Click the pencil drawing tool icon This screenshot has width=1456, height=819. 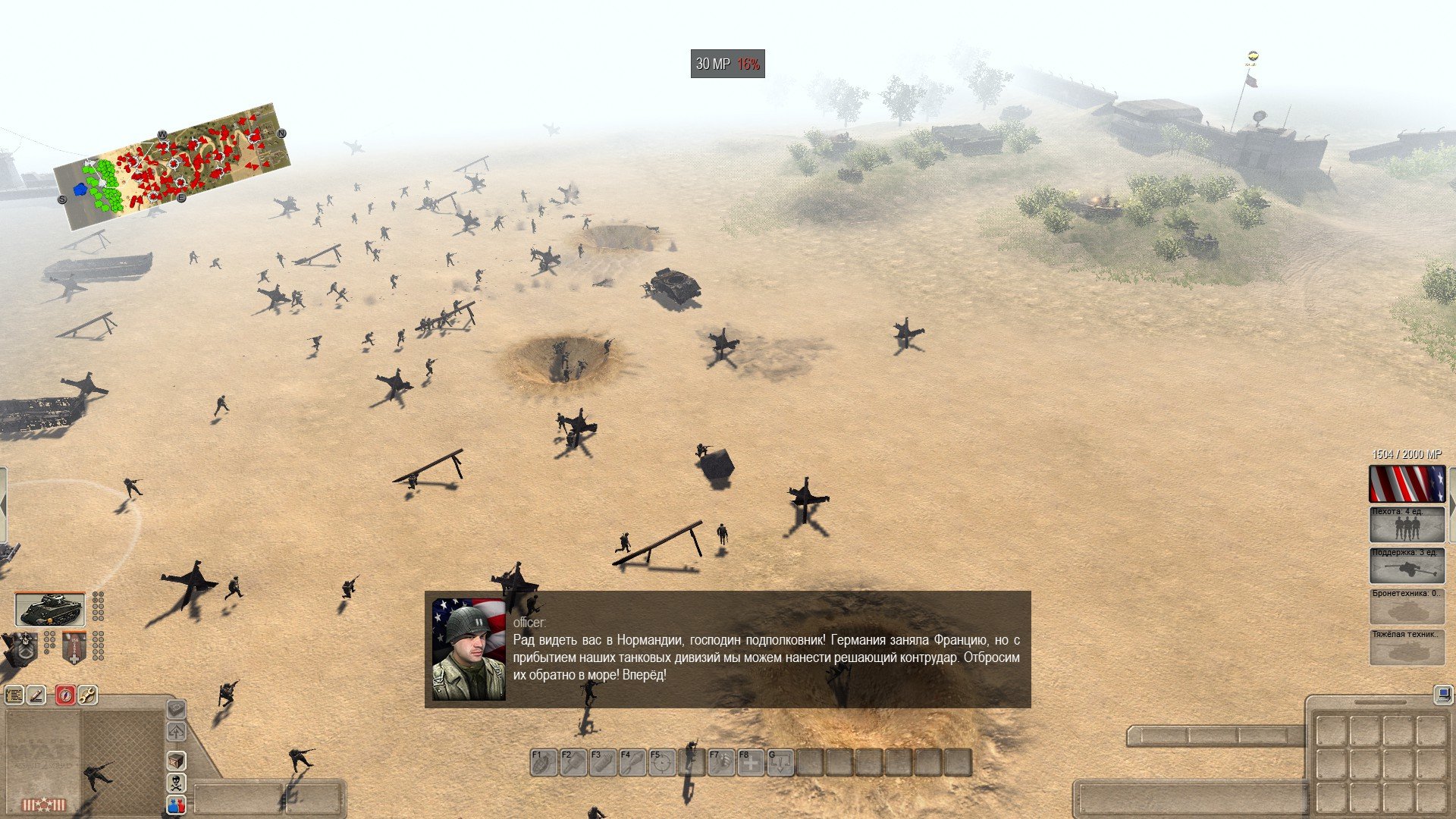coord(37,695)
